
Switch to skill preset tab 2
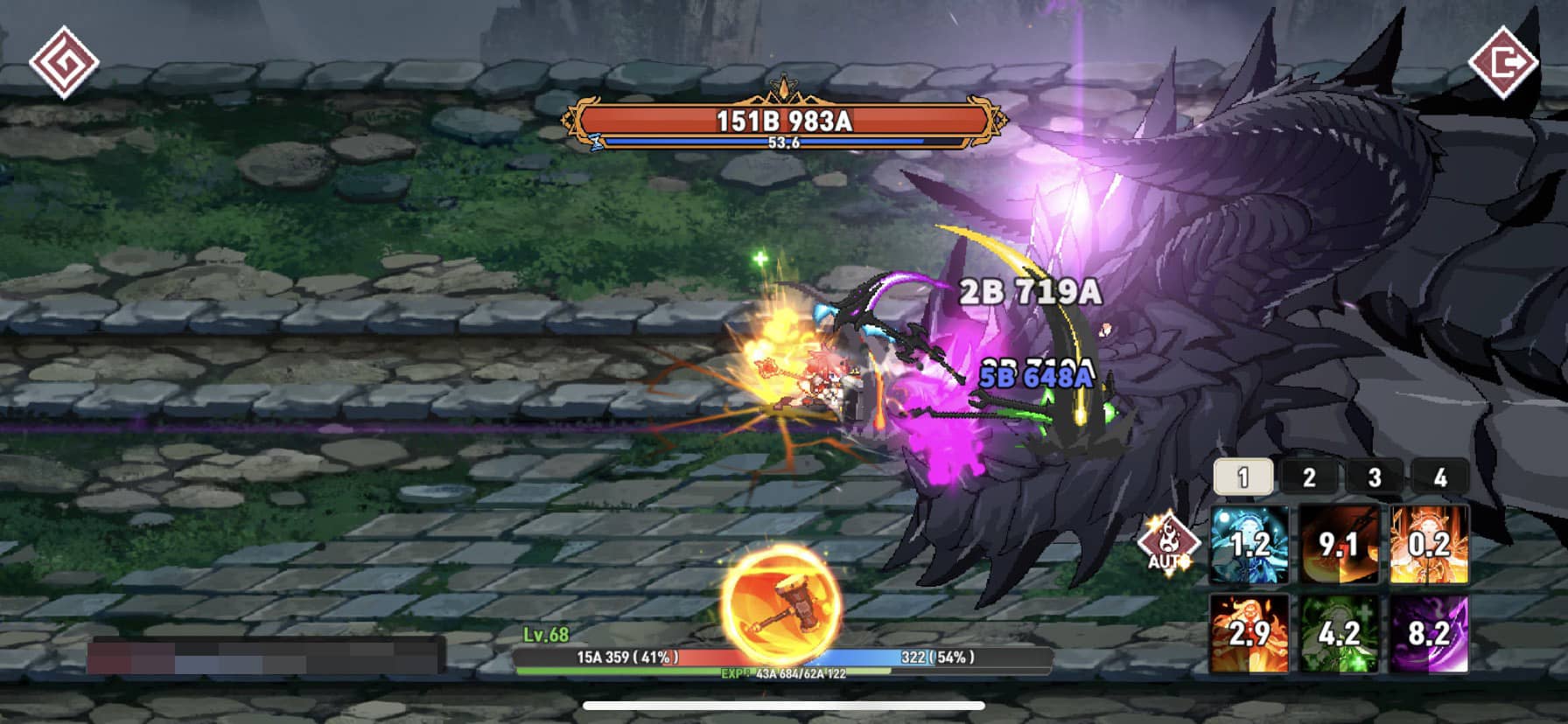tap(1309, 477)
